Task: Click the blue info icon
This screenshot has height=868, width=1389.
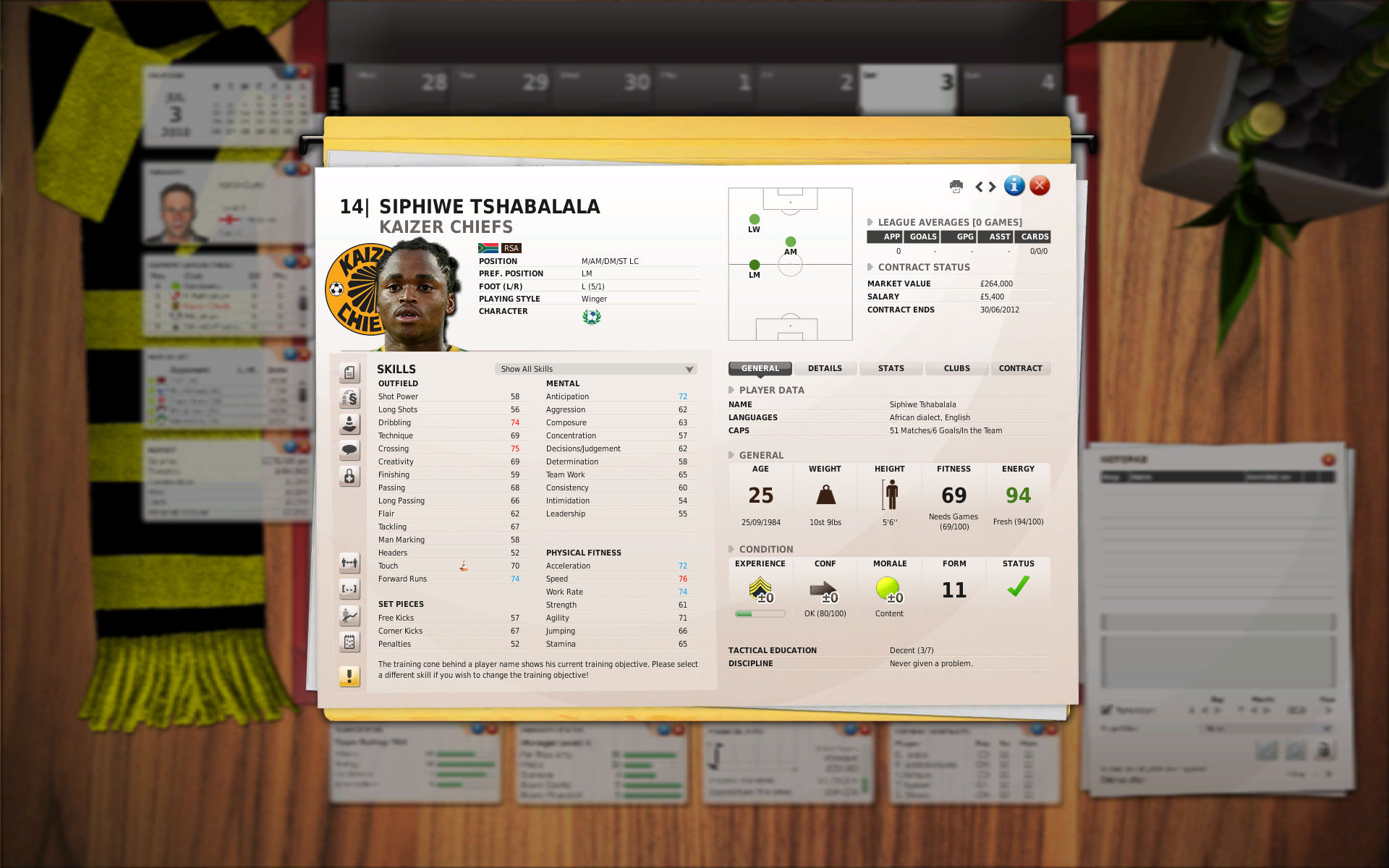Action: (1014, 186)
